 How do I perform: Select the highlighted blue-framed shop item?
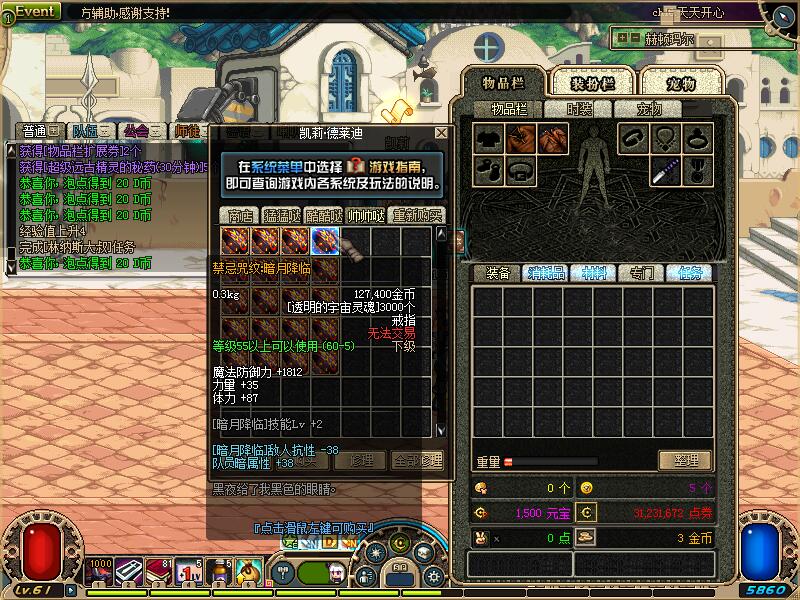tap(325, 241)
